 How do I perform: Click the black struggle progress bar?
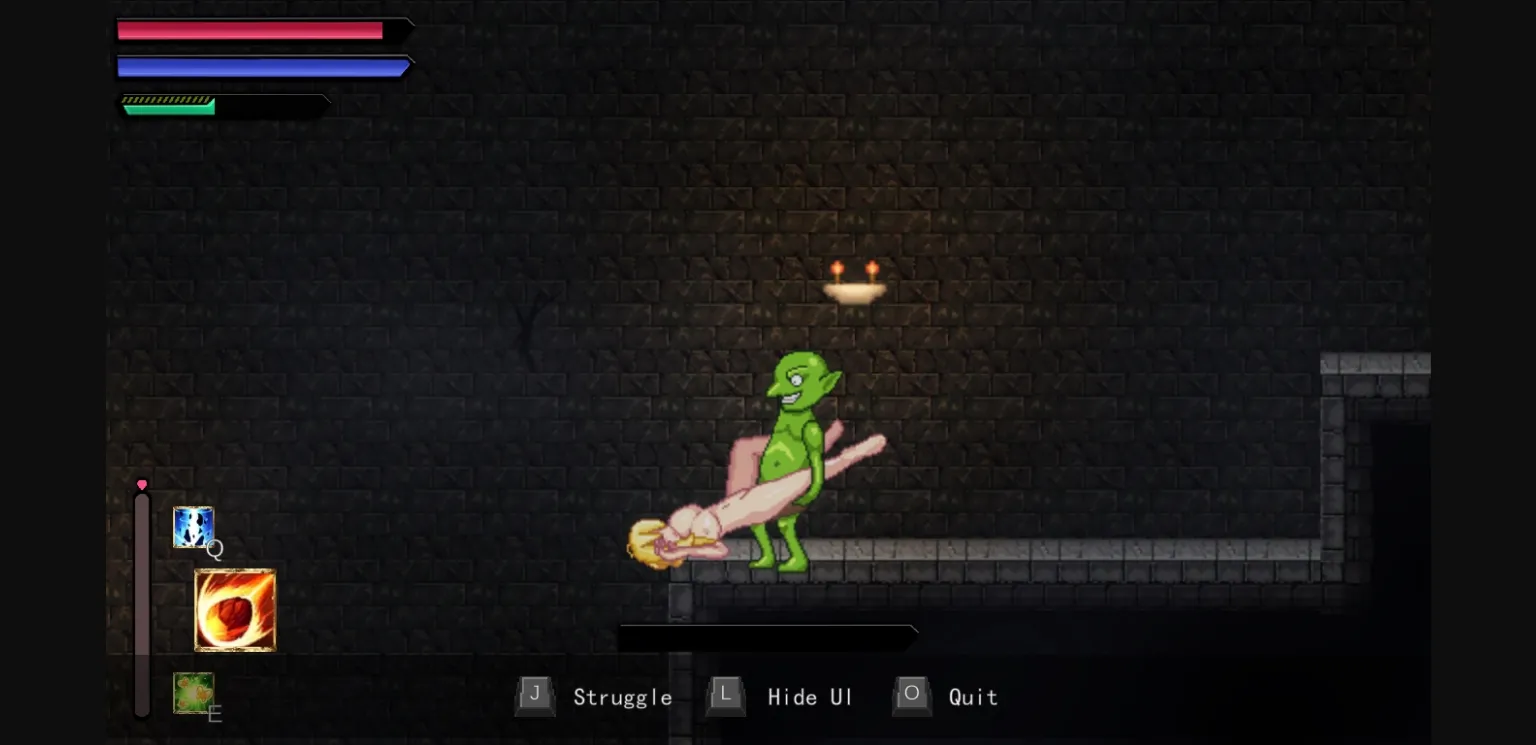[x=767, y=637]
